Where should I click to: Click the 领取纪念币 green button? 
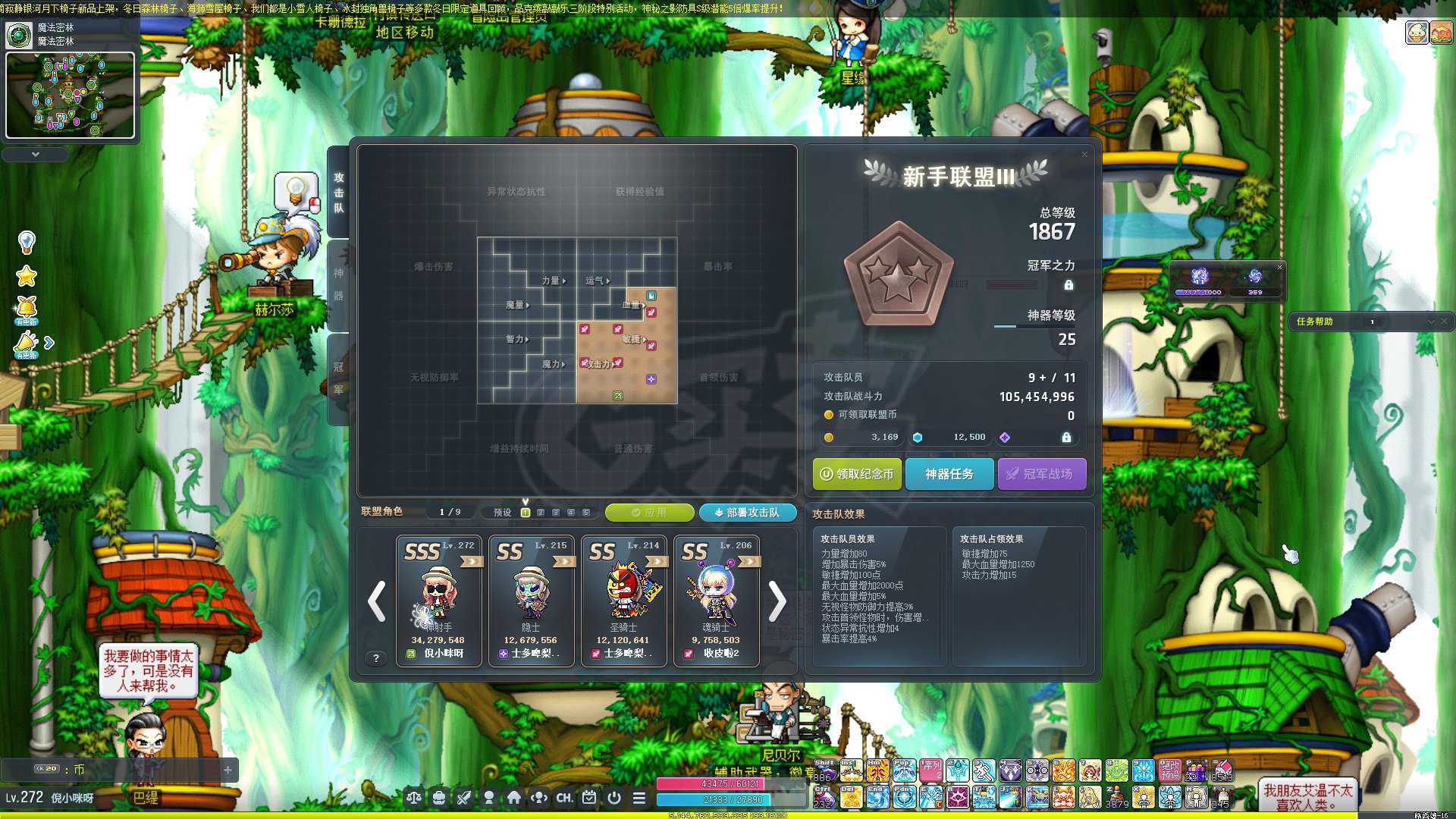(857, 474)
